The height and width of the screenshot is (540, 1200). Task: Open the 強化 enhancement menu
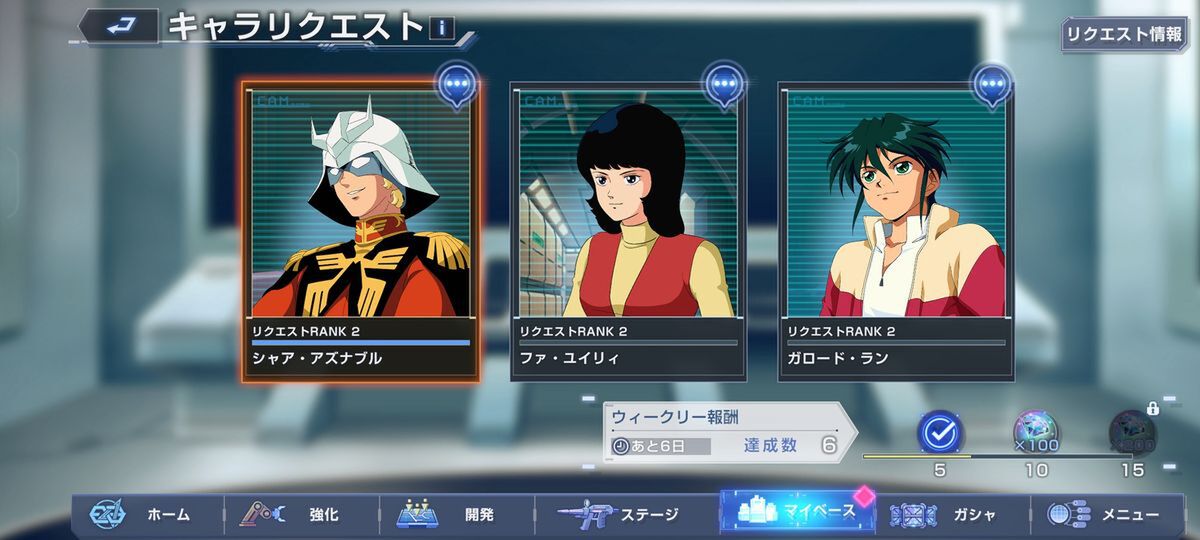coord(300,515)
